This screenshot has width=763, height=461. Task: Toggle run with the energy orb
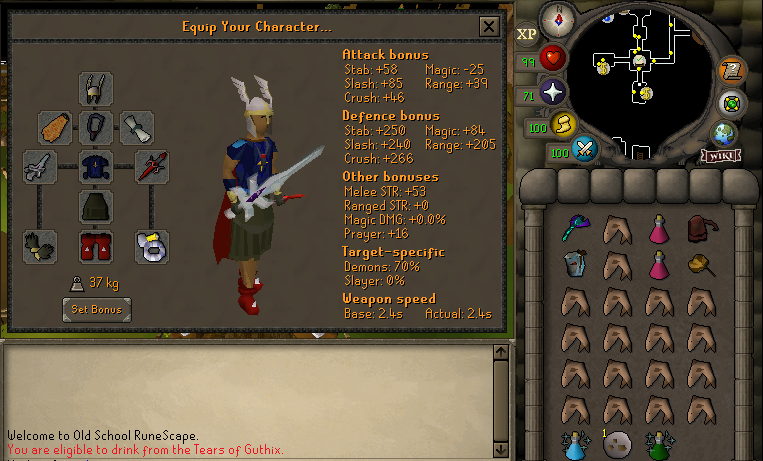point(562,125)
